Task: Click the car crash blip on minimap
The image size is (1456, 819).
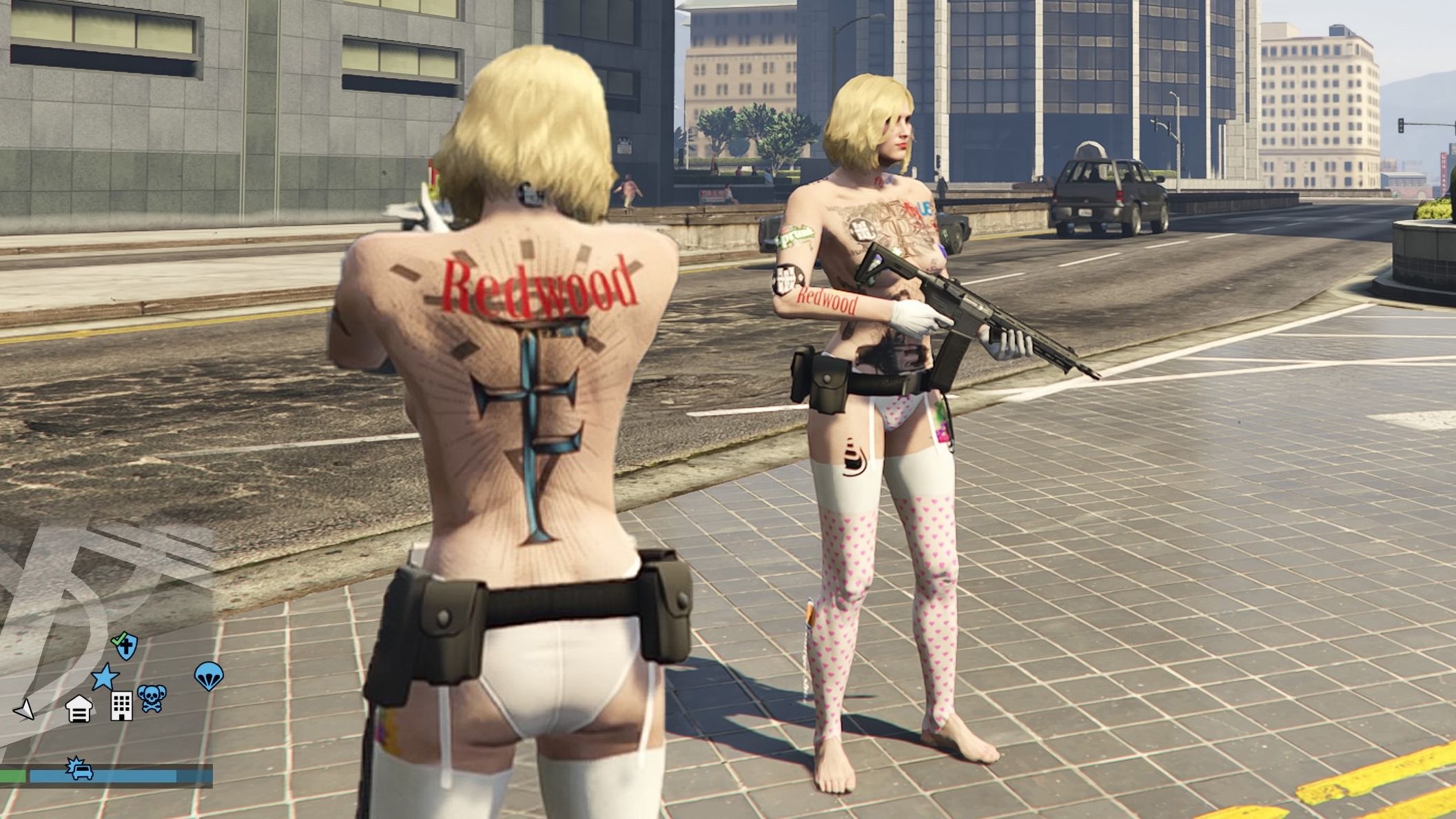Action: point(79,769)
